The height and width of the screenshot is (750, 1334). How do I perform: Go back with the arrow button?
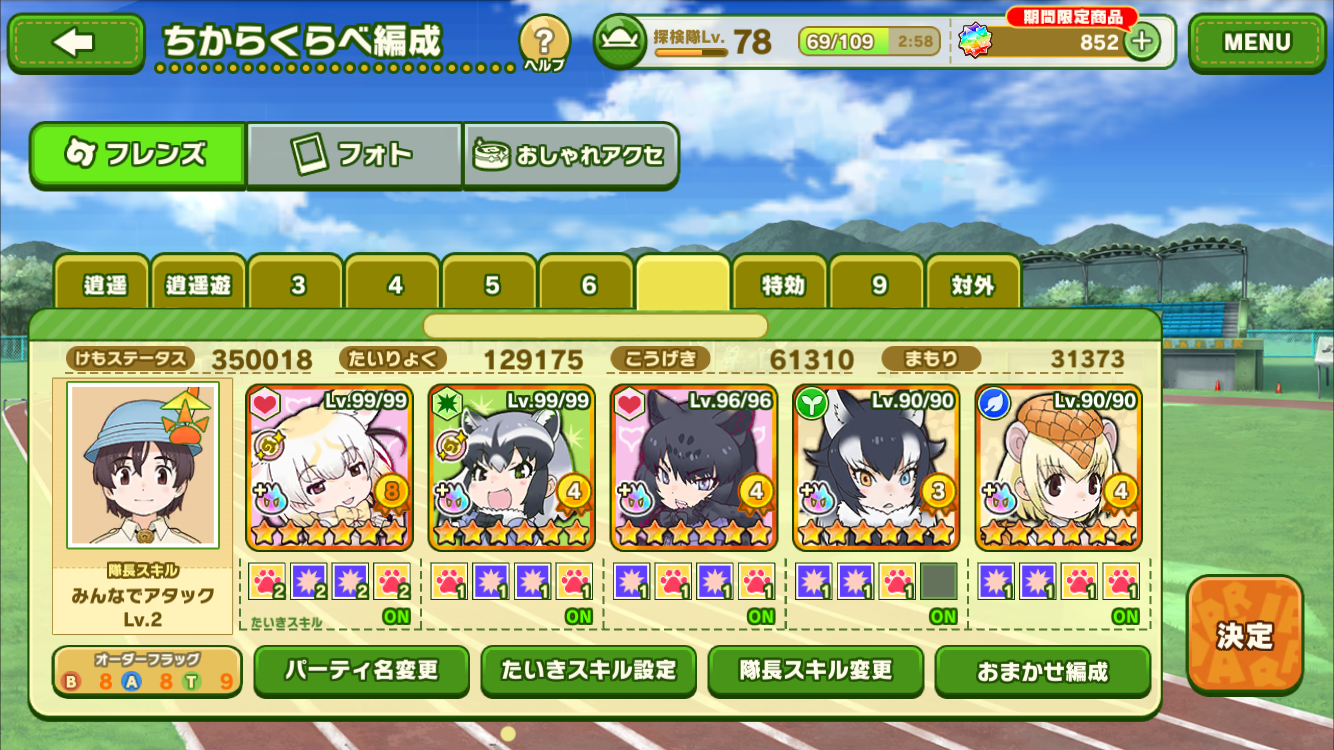pyautogui.click(x=76, y=43)
